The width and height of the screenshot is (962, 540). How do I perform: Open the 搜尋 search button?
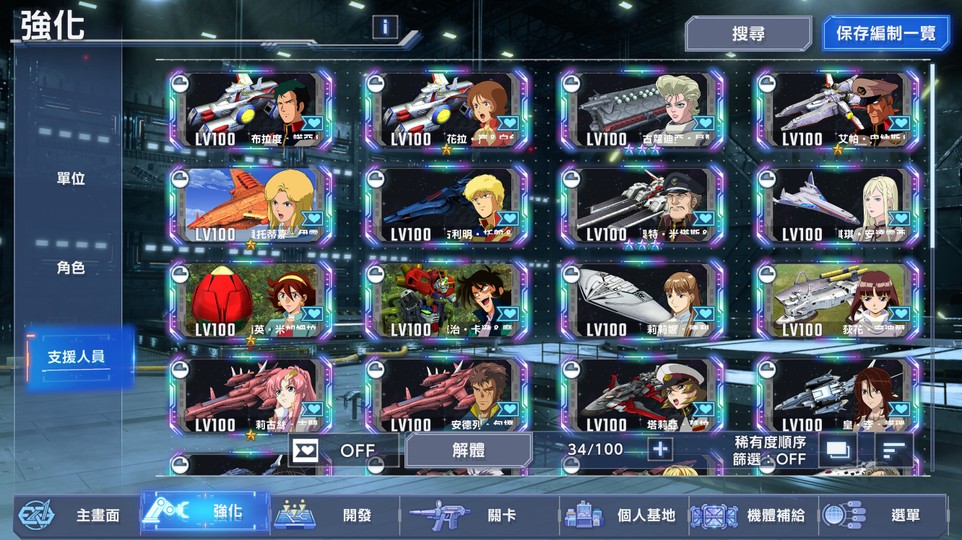click(x=748, y=33)
